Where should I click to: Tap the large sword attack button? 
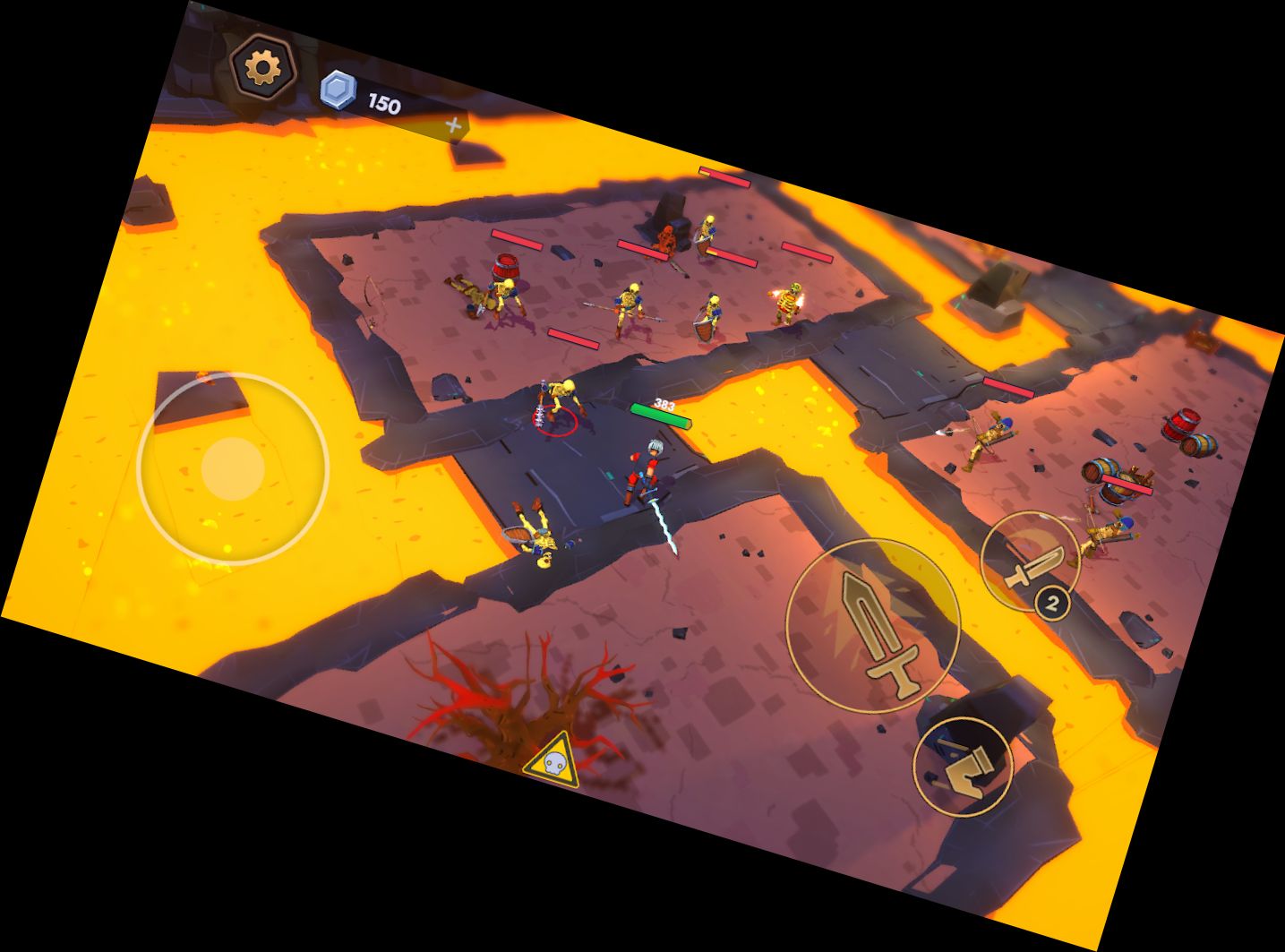tap(873, 625)
